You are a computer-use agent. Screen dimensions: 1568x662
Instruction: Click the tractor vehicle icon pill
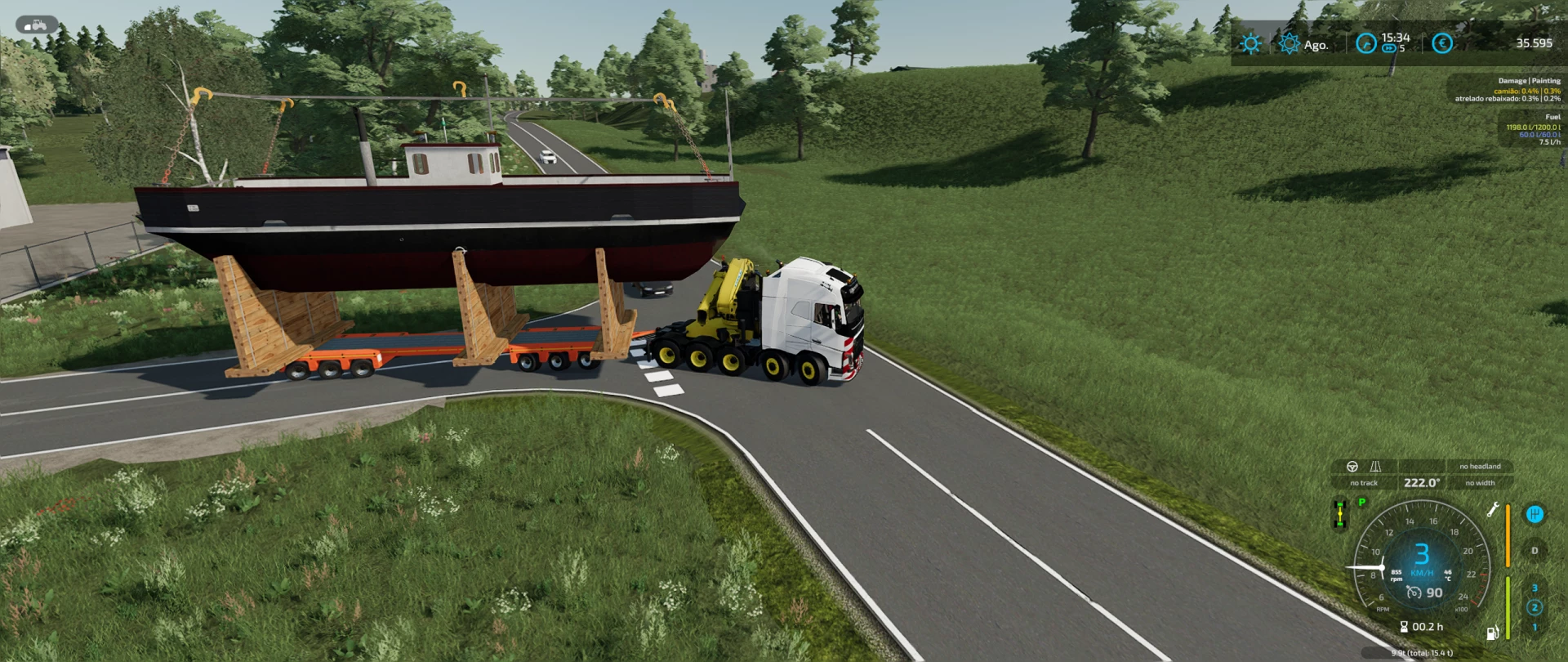(x=37, y=25)
